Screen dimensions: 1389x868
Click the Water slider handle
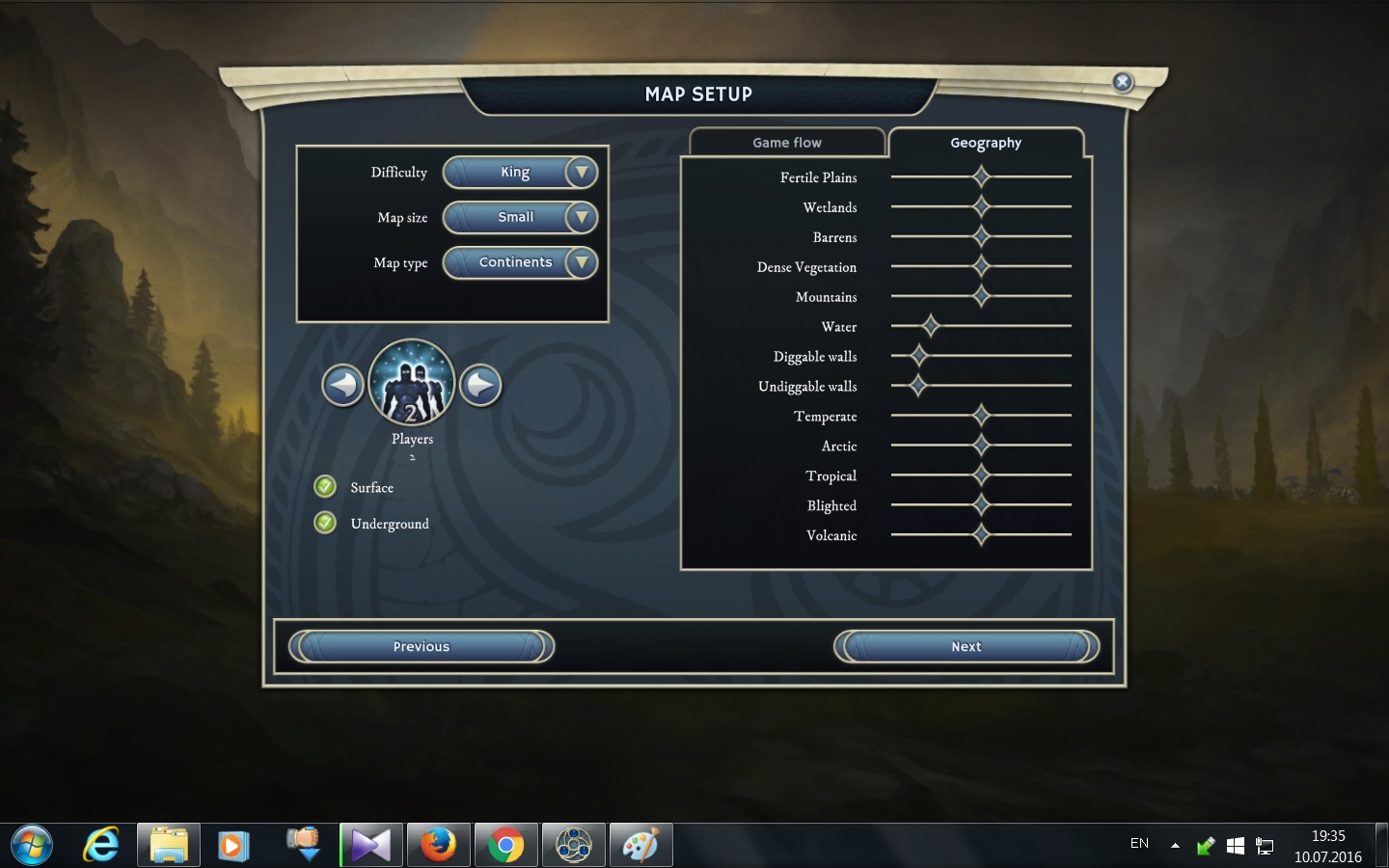[930, 326]
